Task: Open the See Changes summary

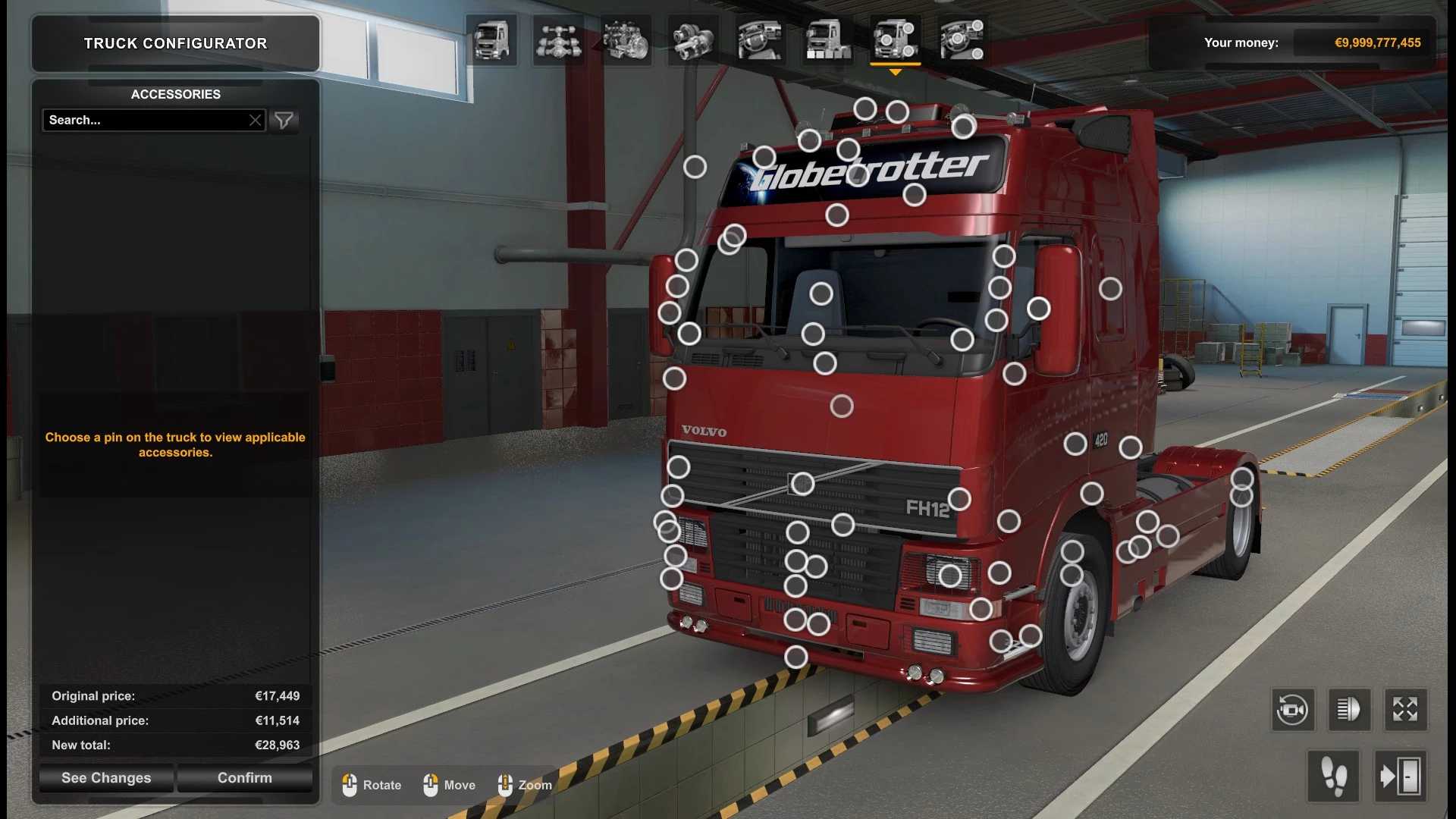Action: (x=106, y=778)
